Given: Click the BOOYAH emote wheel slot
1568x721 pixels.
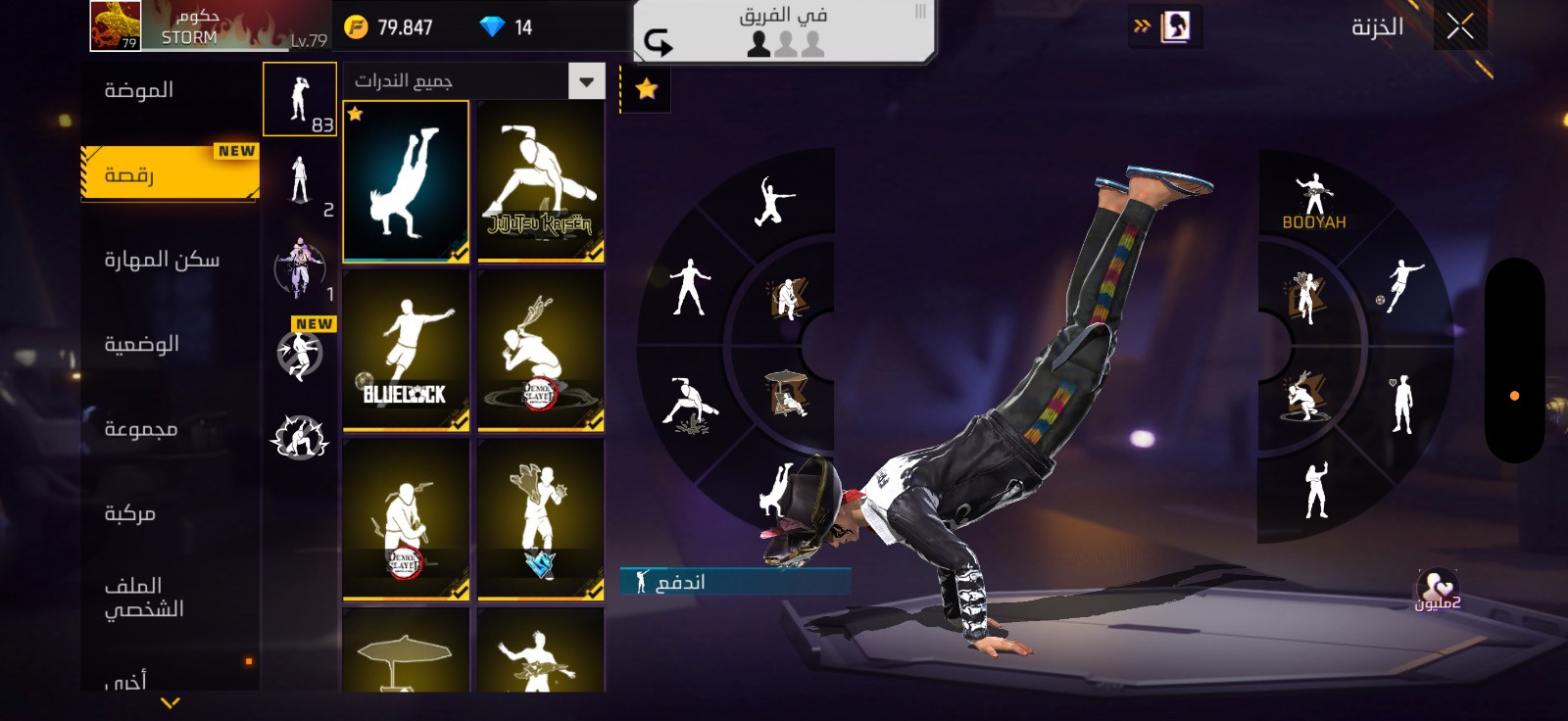Looking at the screenshot, I should [x=1313, y=201].
